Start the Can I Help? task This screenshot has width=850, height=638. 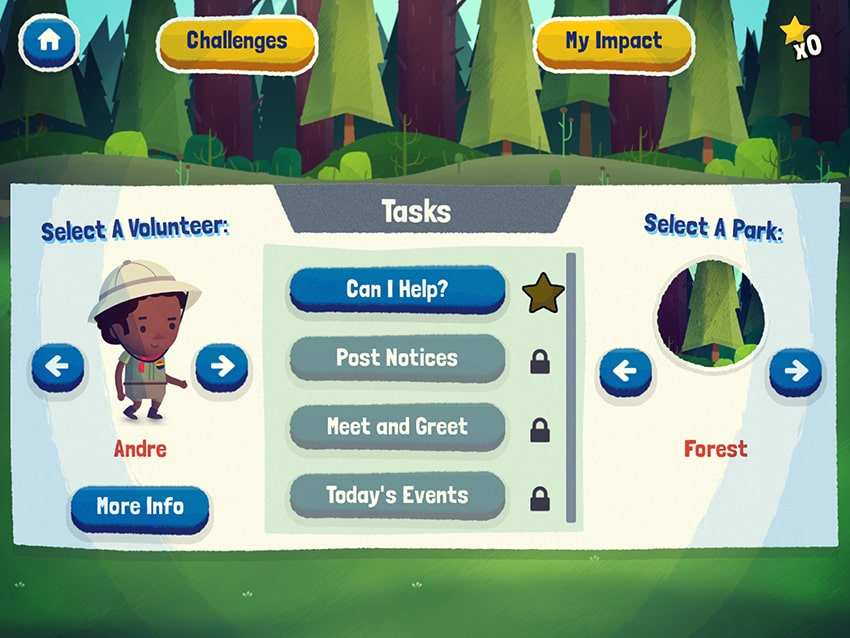click(397, 290)
